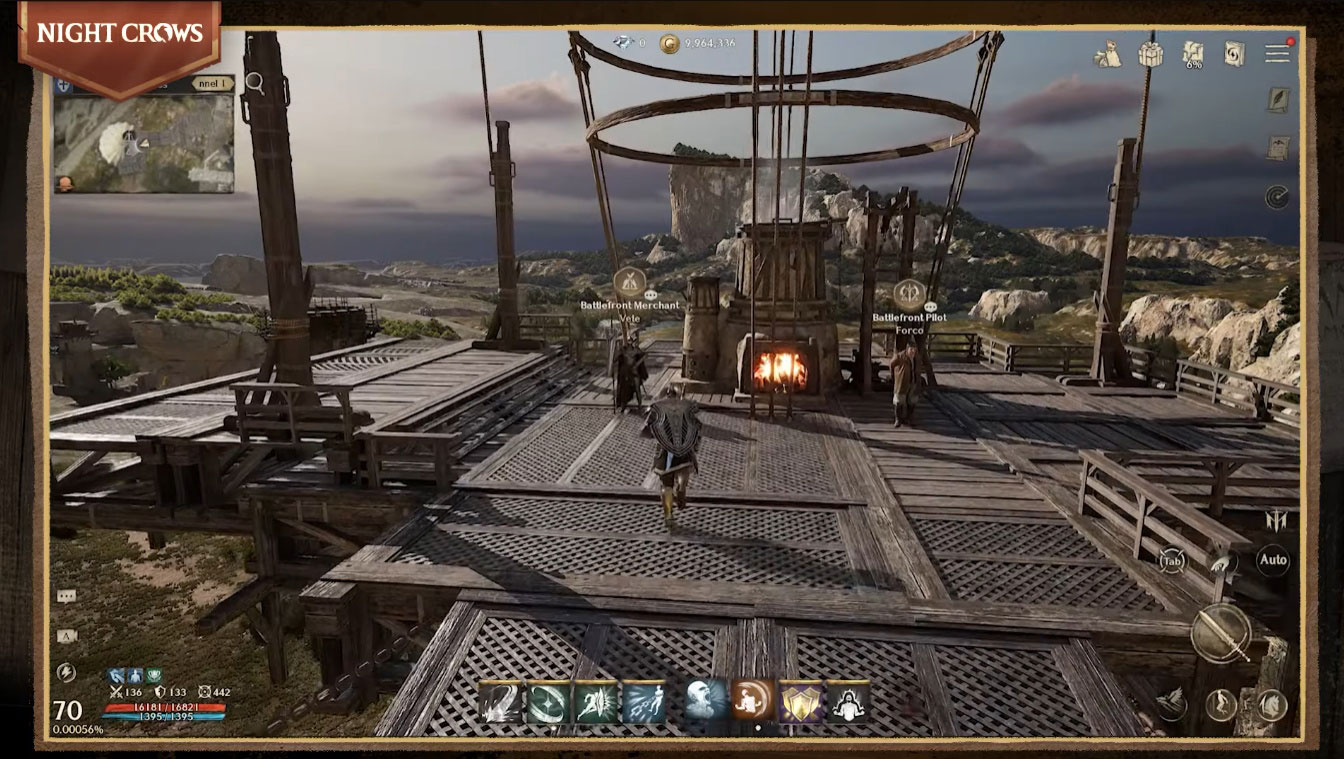
Task: Open the quill feather quest log
Action: coord(1278,101)
